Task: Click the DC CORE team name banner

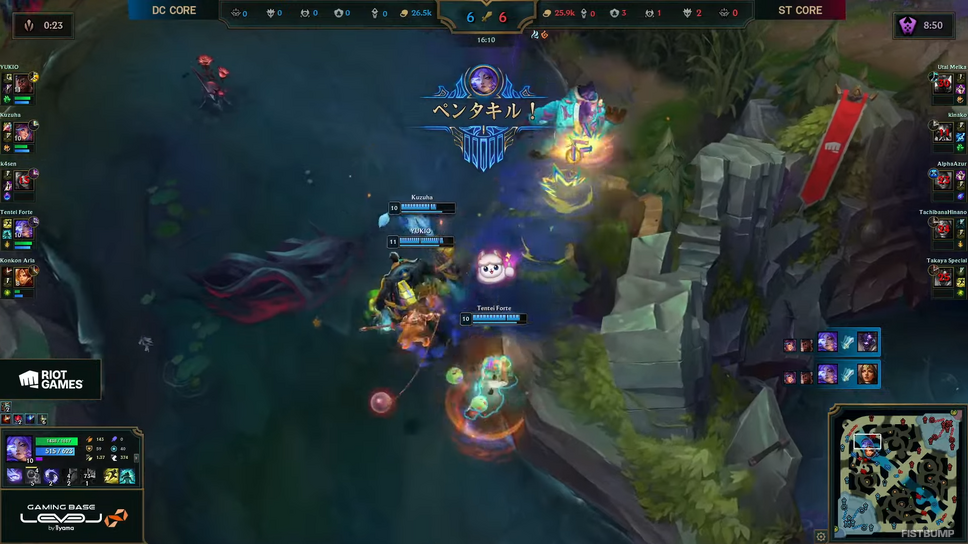Action: (x=174, y=11)
